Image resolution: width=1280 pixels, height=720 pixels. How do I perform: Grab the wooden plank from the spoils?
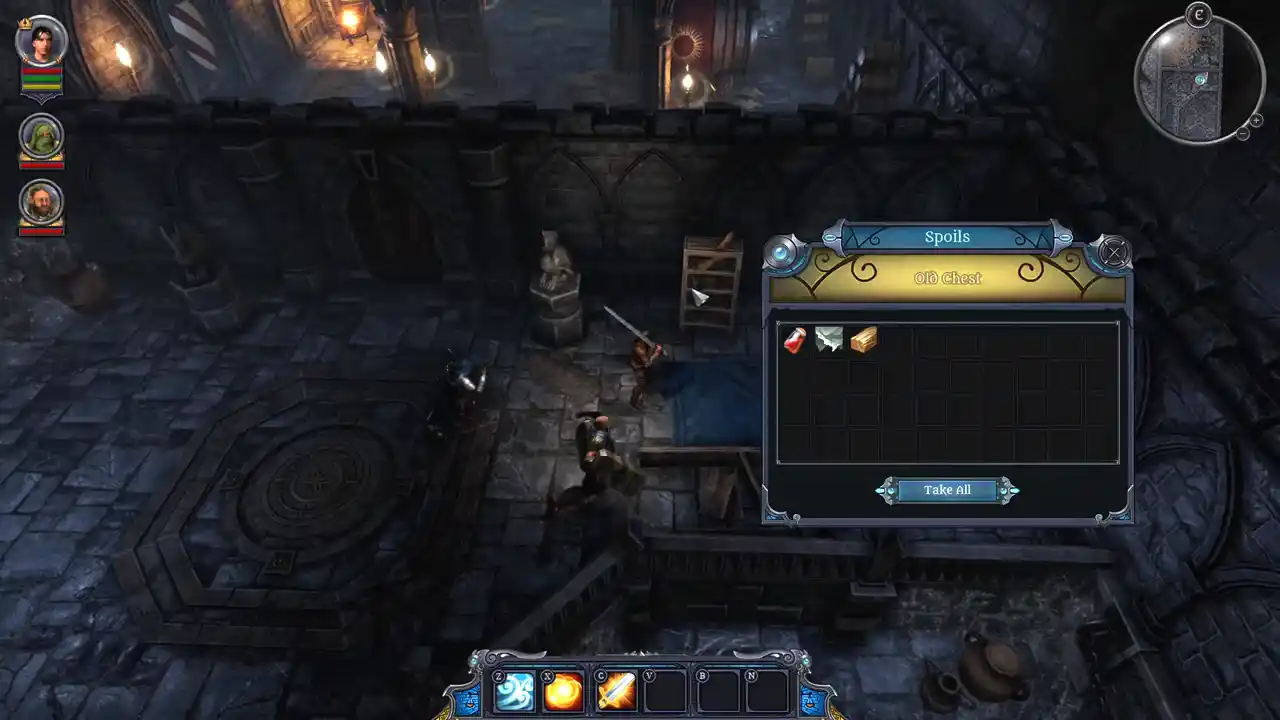863,341
